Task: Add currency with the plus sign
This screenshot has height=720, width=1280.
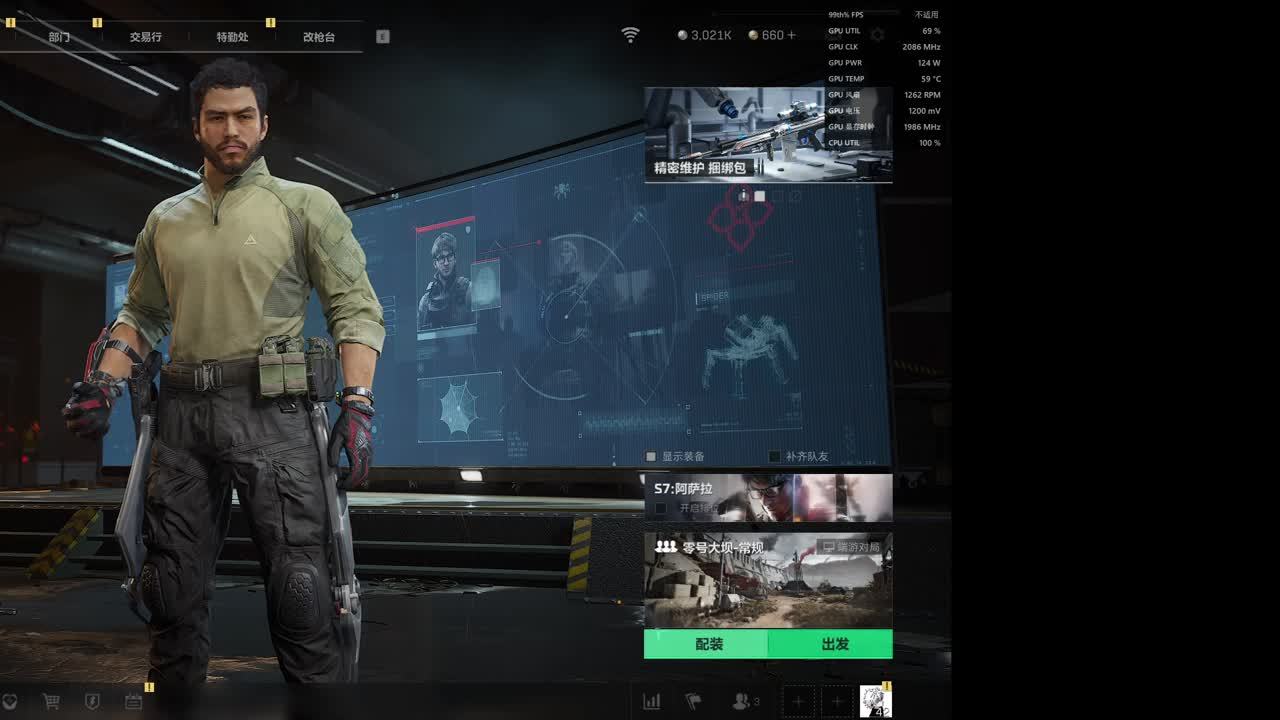Action: (792, 35)
